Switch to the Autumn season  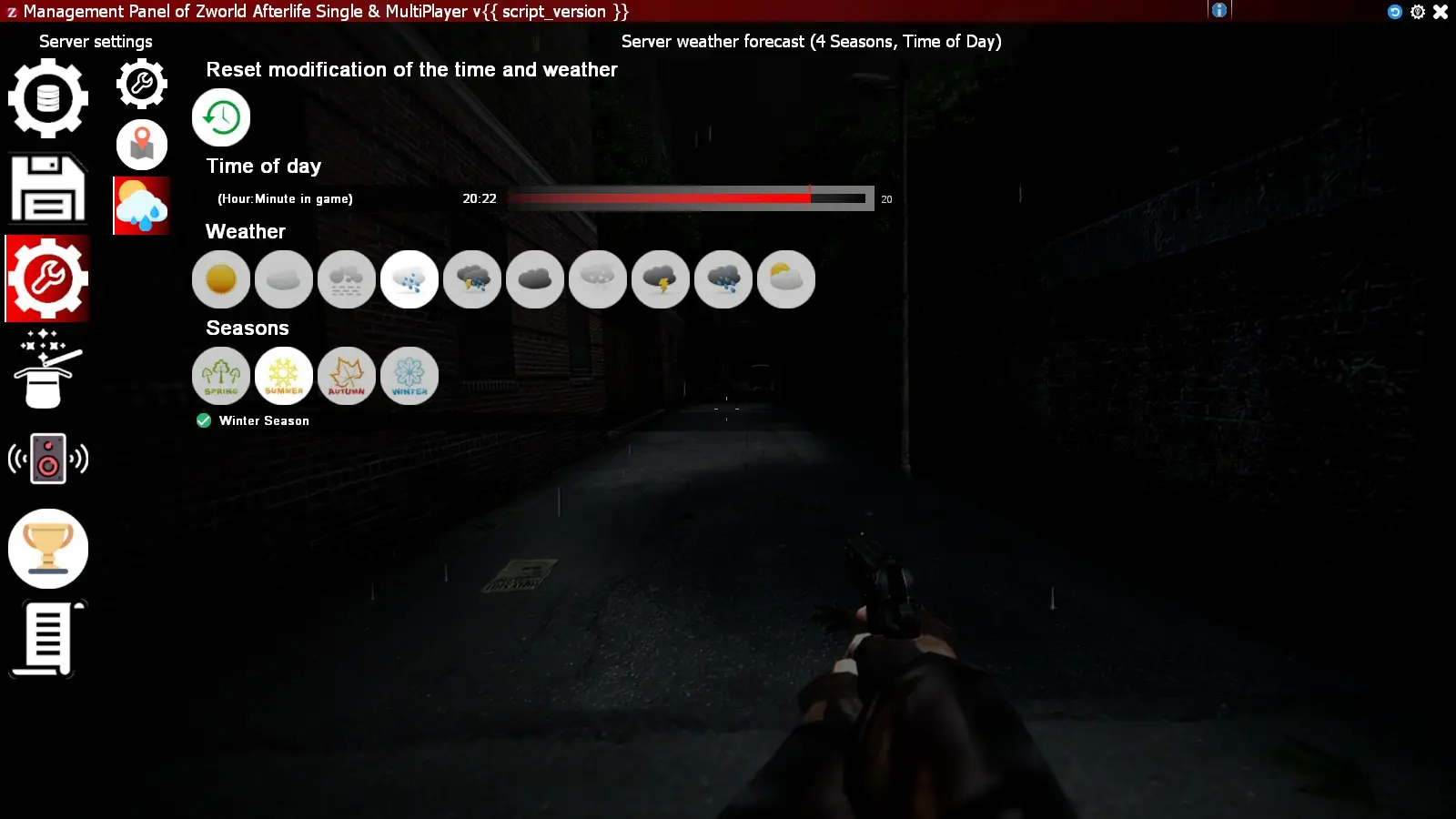pyautogui.click(x=347, y=375)
